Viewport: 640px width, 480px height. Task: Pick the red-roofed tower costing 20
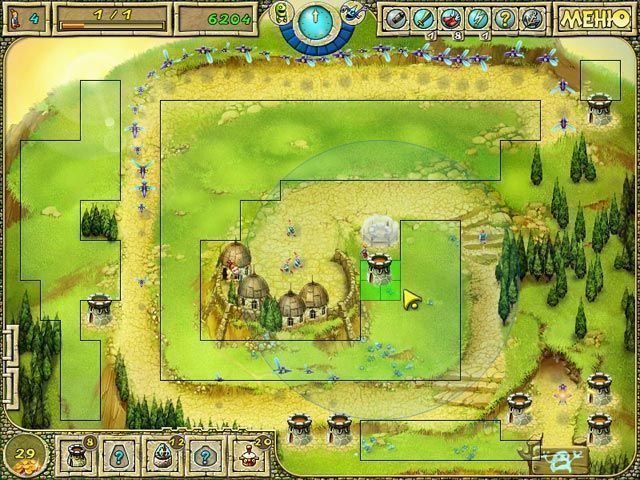click(x=249, y=456)
